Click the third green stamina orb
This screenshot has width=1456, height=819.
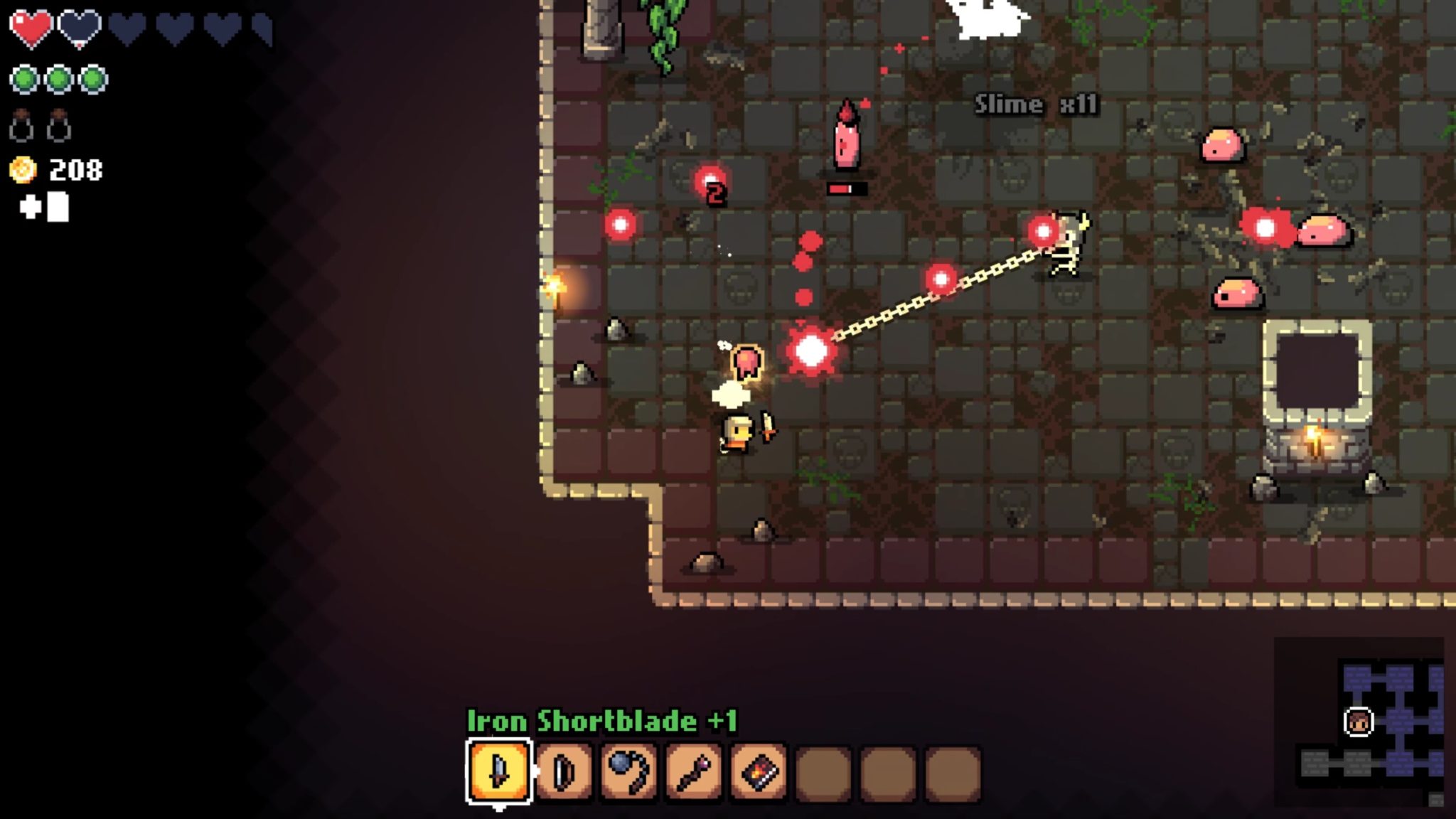93,77
